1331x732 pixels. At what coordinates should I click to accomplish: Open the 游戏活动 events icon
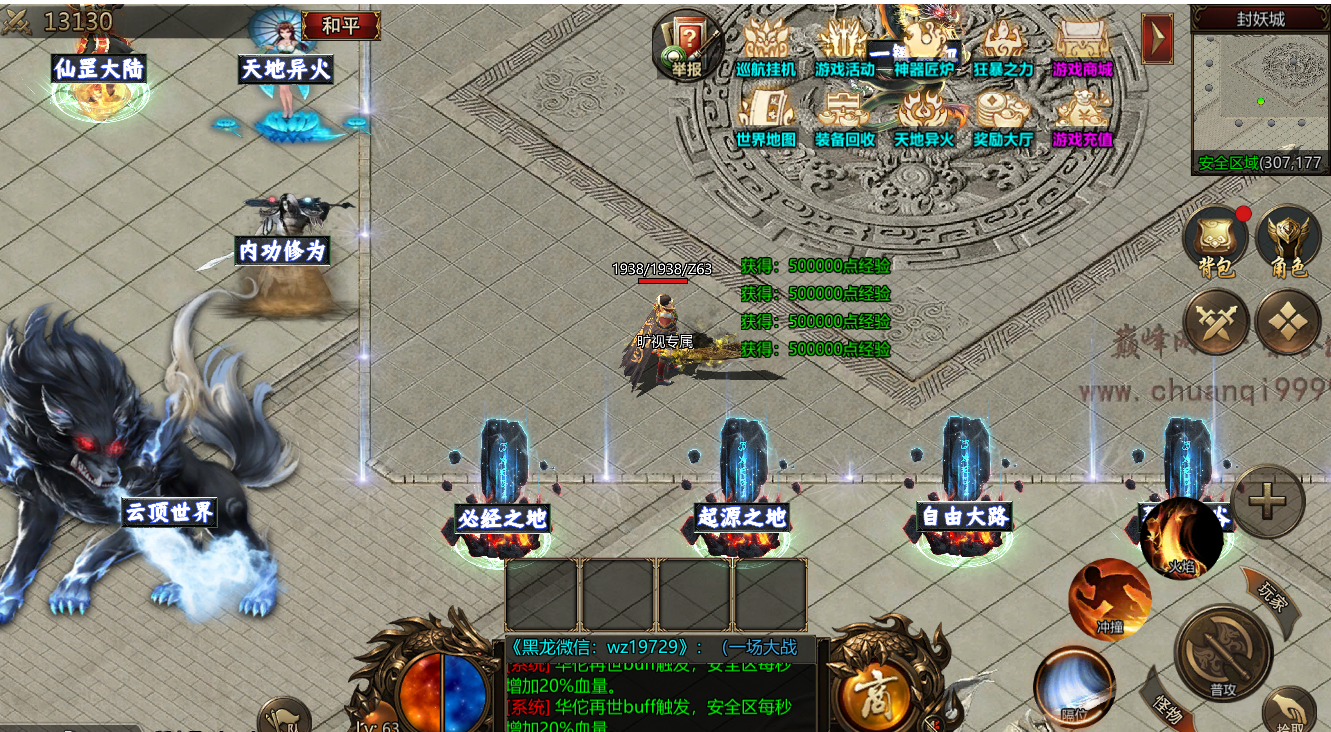[x=845, y=49]
